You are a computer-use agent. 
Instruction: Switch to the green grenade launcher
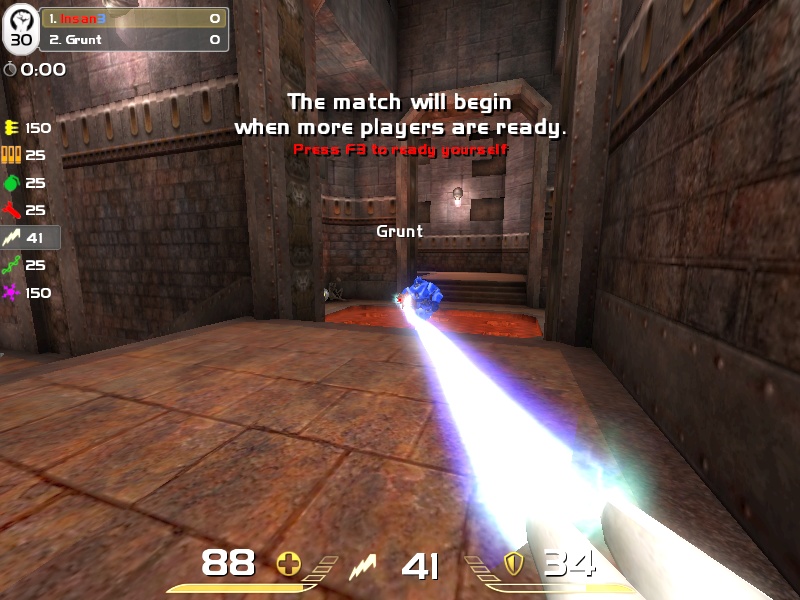tap(27, 183)
